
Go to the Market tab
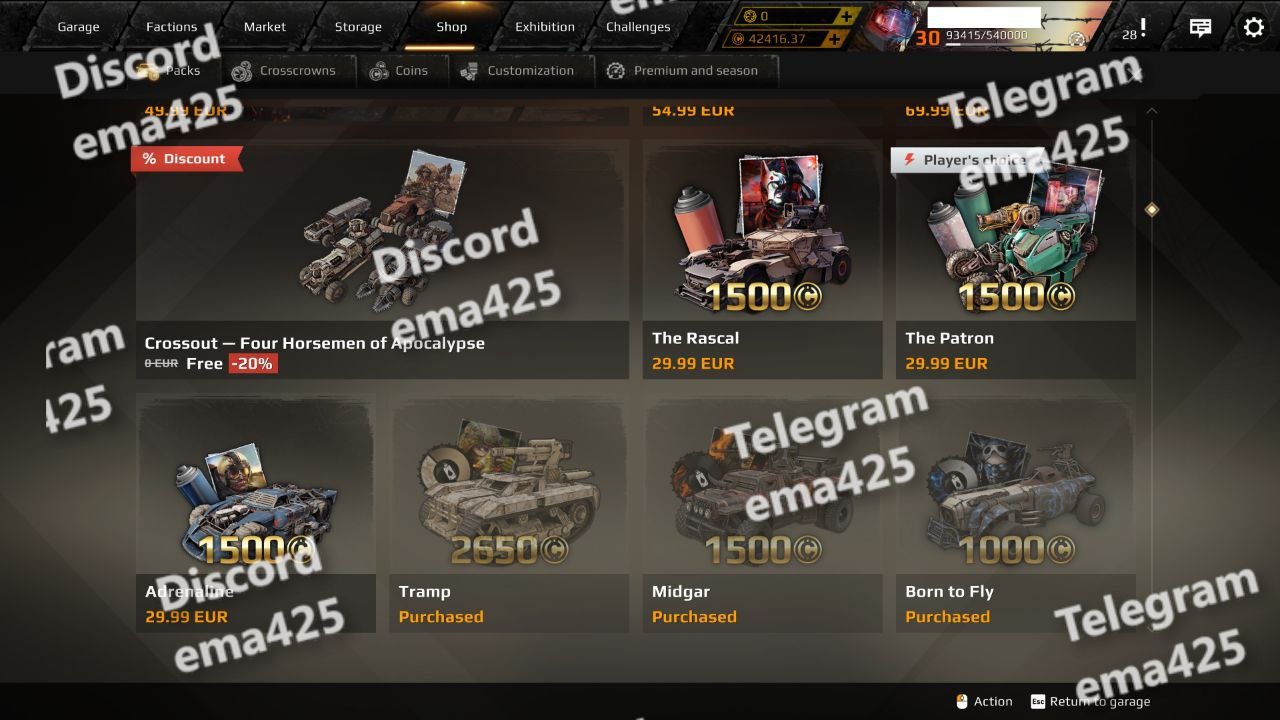[265, 27]
